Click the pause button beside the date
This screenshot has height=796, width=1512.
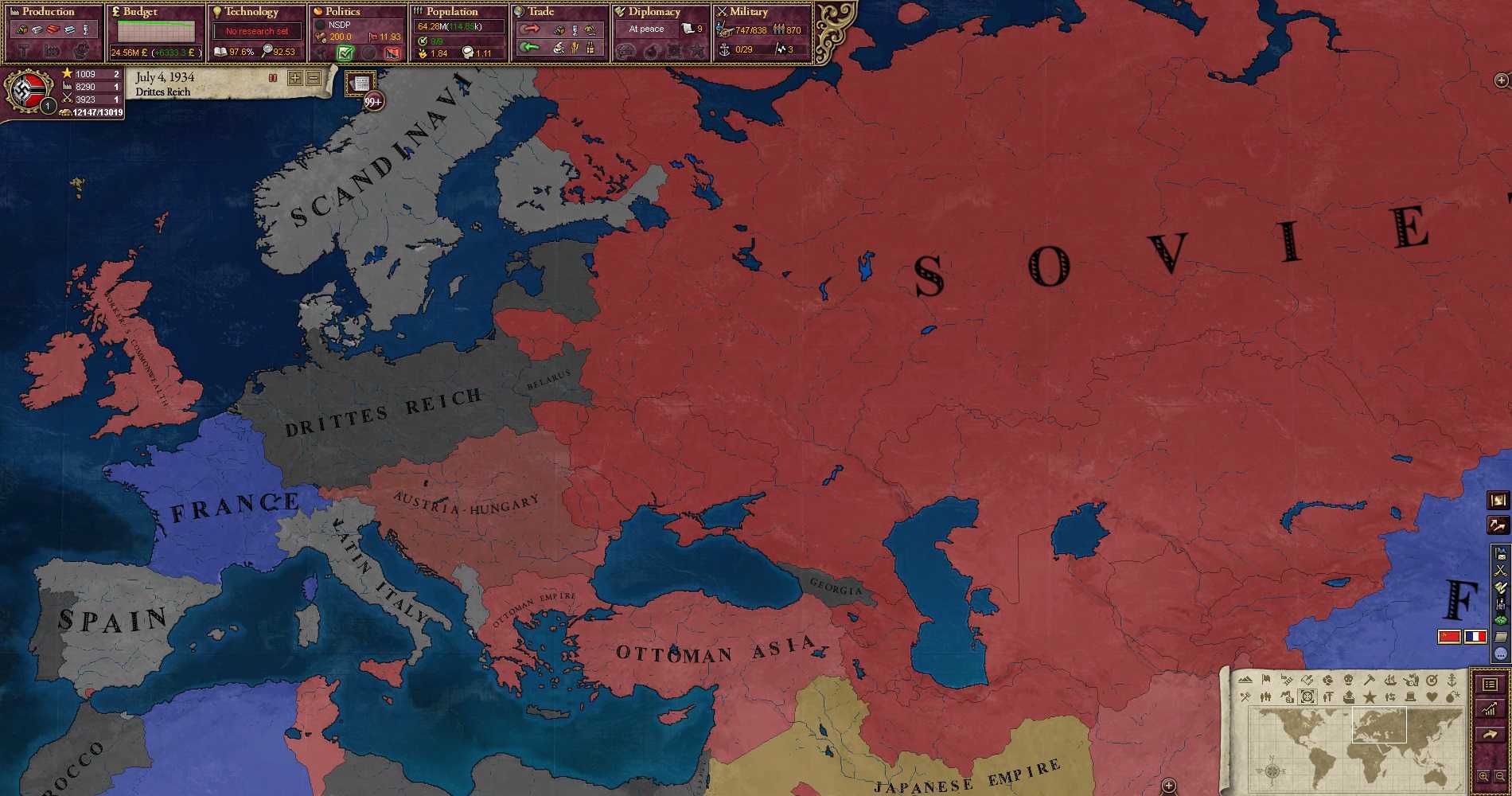click(x=273, y=78)
